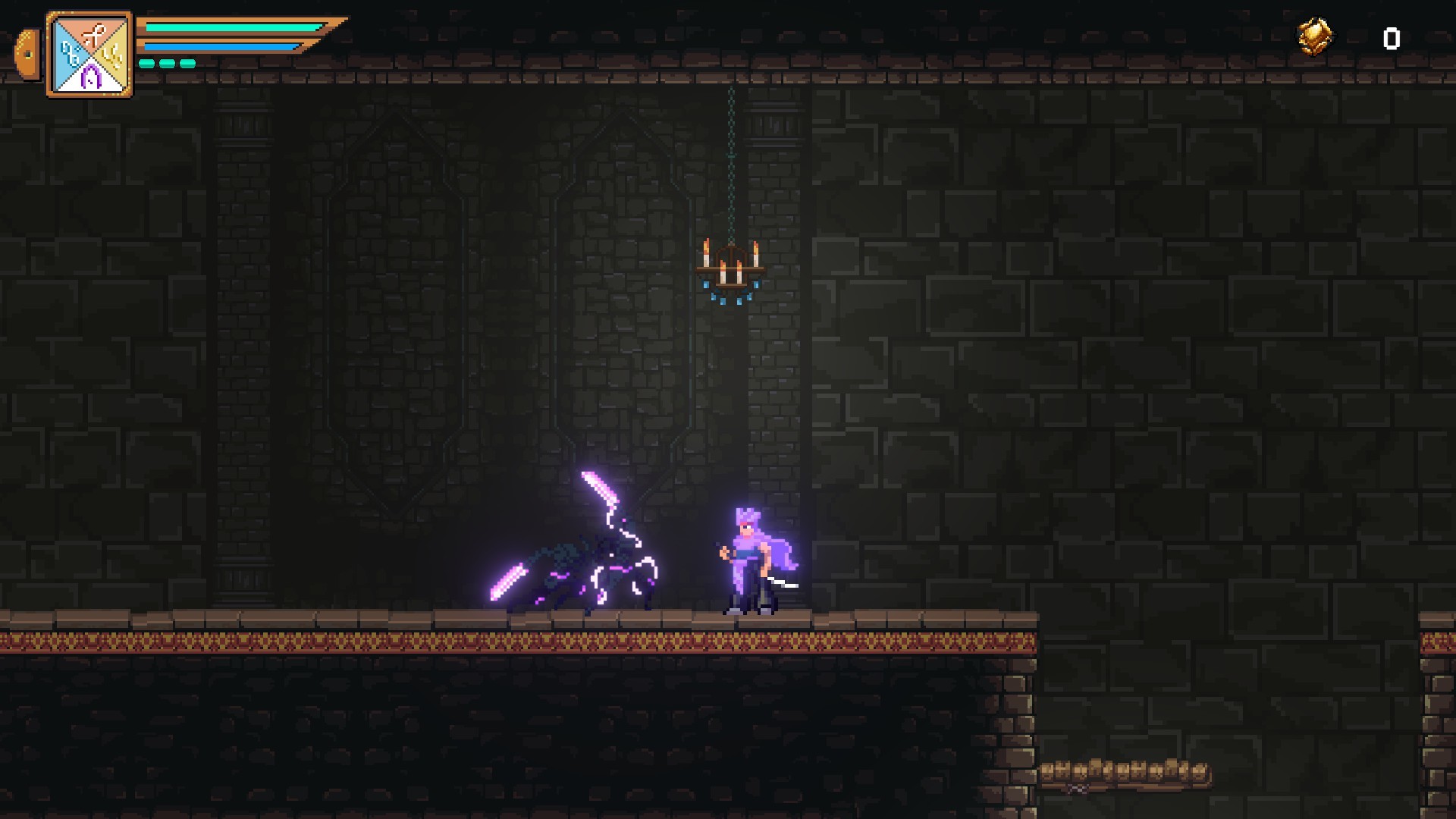Viewport: 1456px width, 819px height.
Task: Select the purple arch rune at the diamond bottom
Action: (91, 76)
